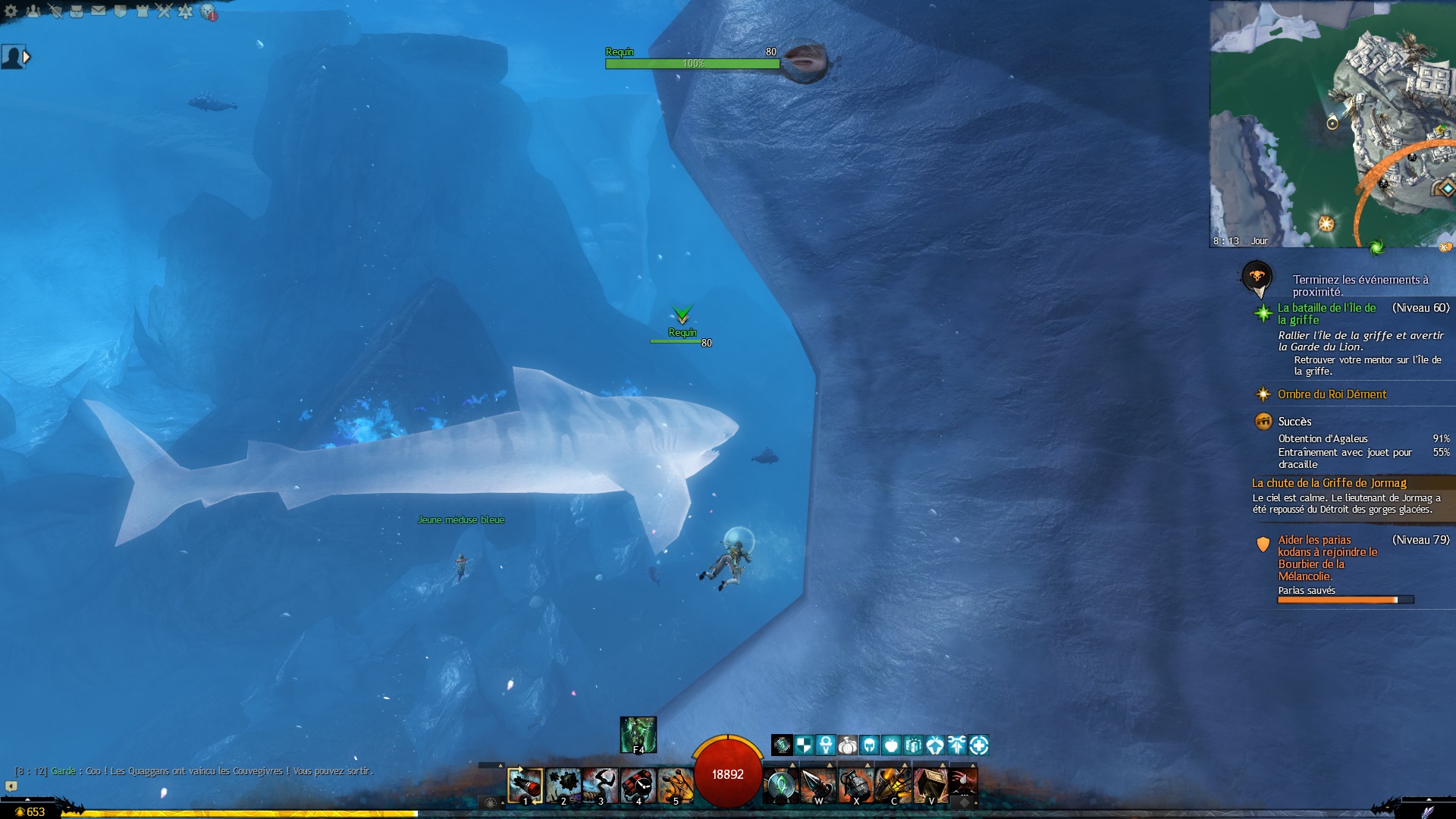Fire the torpedo weapon skill 1
Image resolution: width=1456 pixels, height=819 pixels.
(525, 785)
